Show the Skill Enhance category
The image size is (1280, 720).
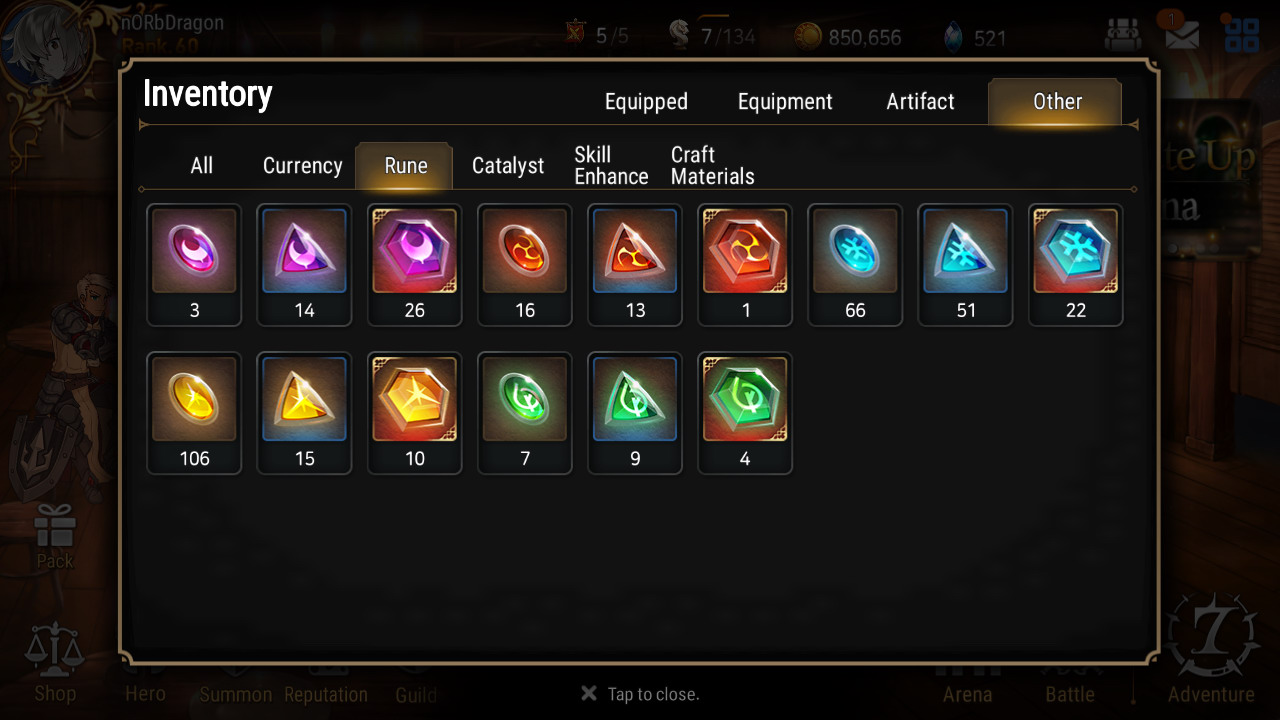click(x=611, y=166)
